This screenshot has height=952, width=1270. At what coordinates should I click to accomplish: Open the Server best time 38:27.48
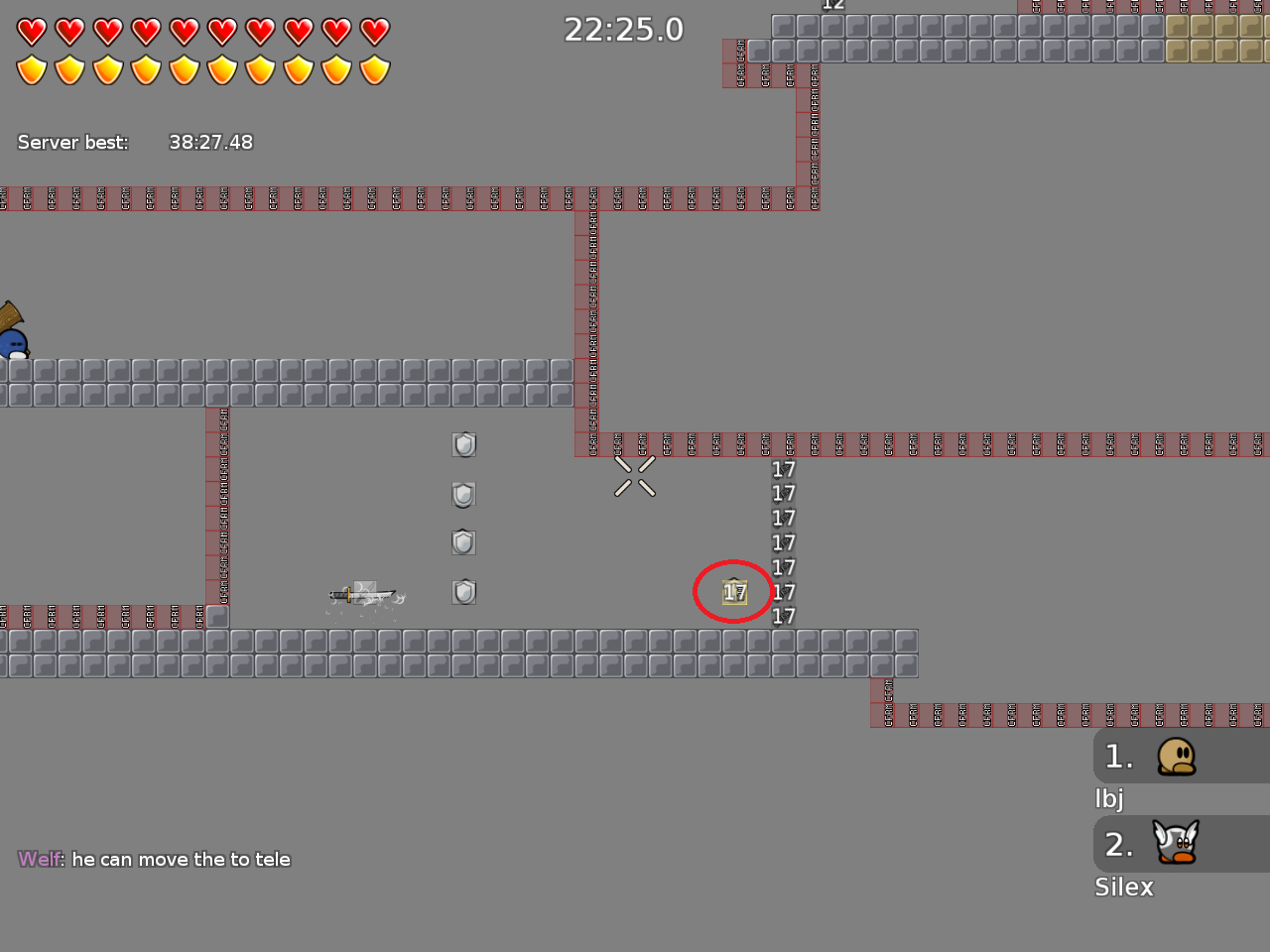point(211,142)
